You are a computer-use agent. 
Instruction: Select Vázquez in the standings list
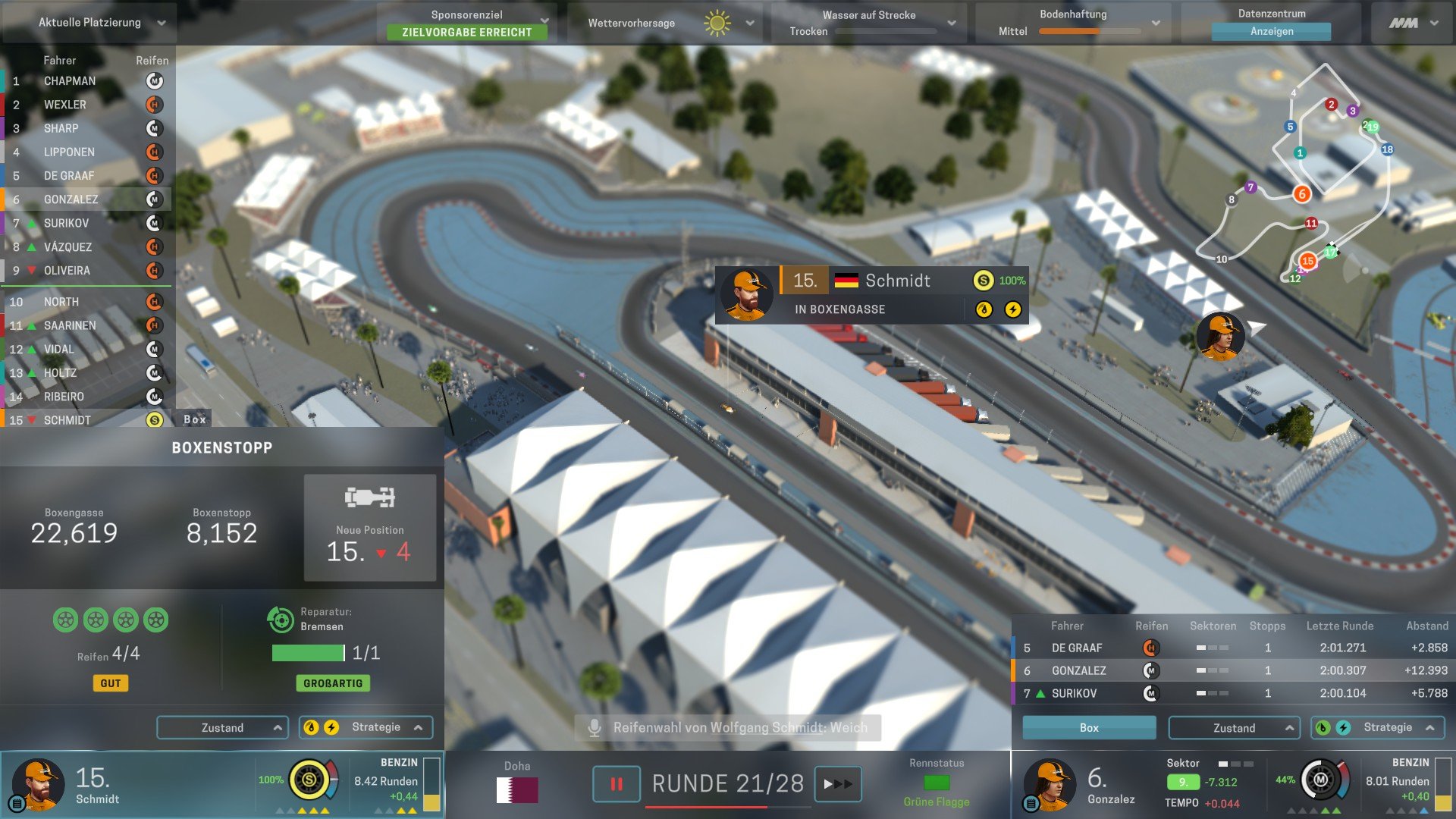[x=68, y=247]
